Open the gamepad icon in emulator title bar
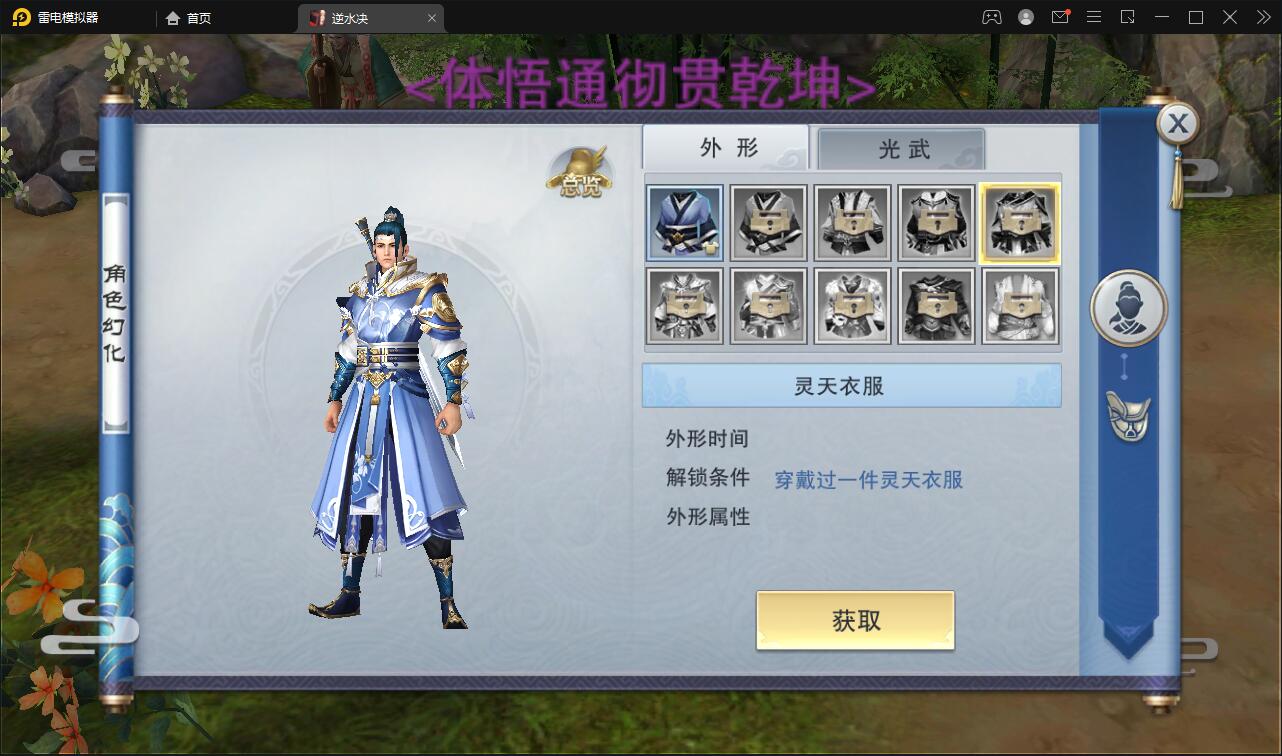Viewport: 1282px width, 756px height. pyautogui.click(x=992, y=17)
